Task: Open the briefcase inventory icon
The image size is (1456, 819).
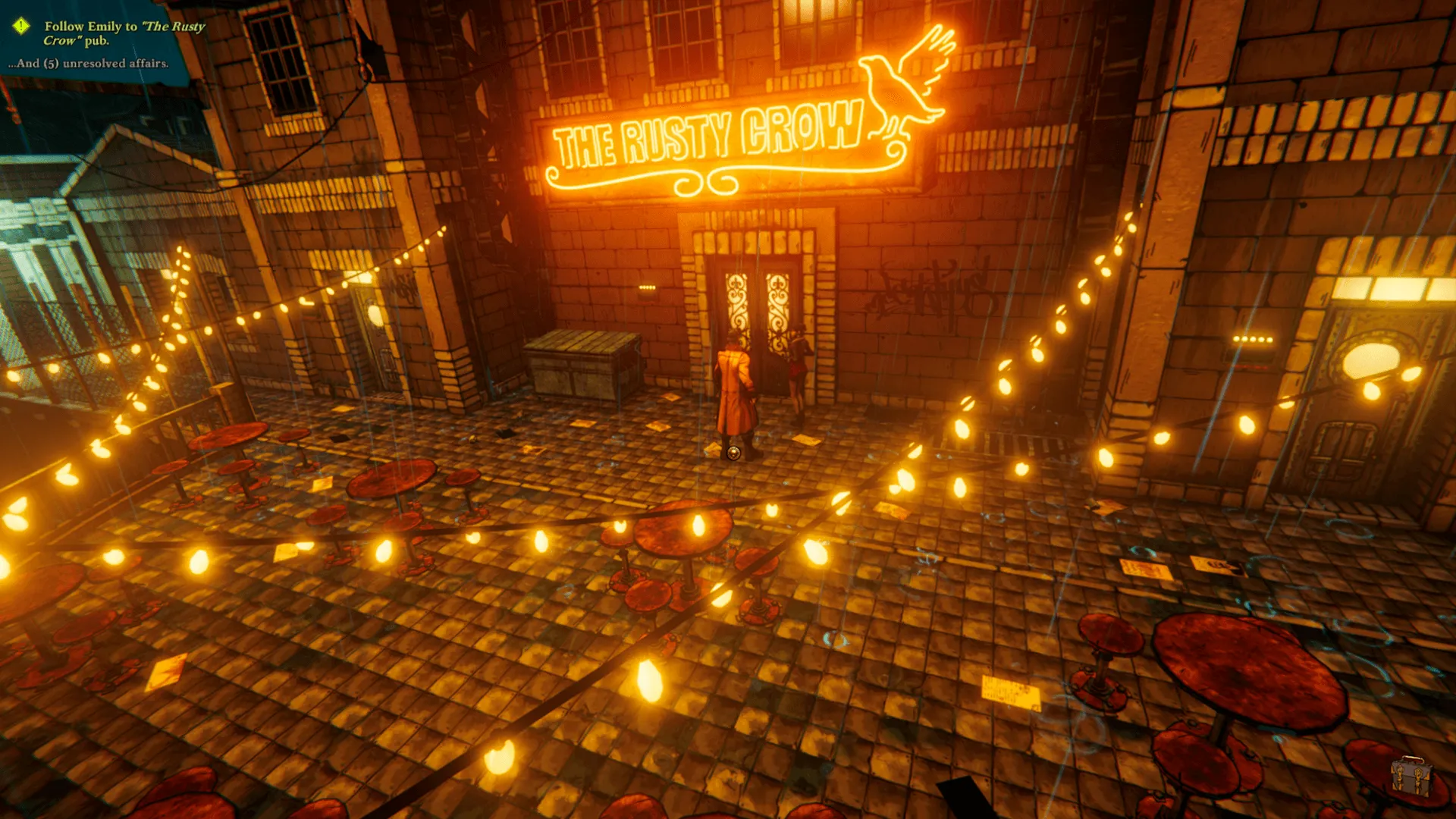Action: click(1411, 776)
